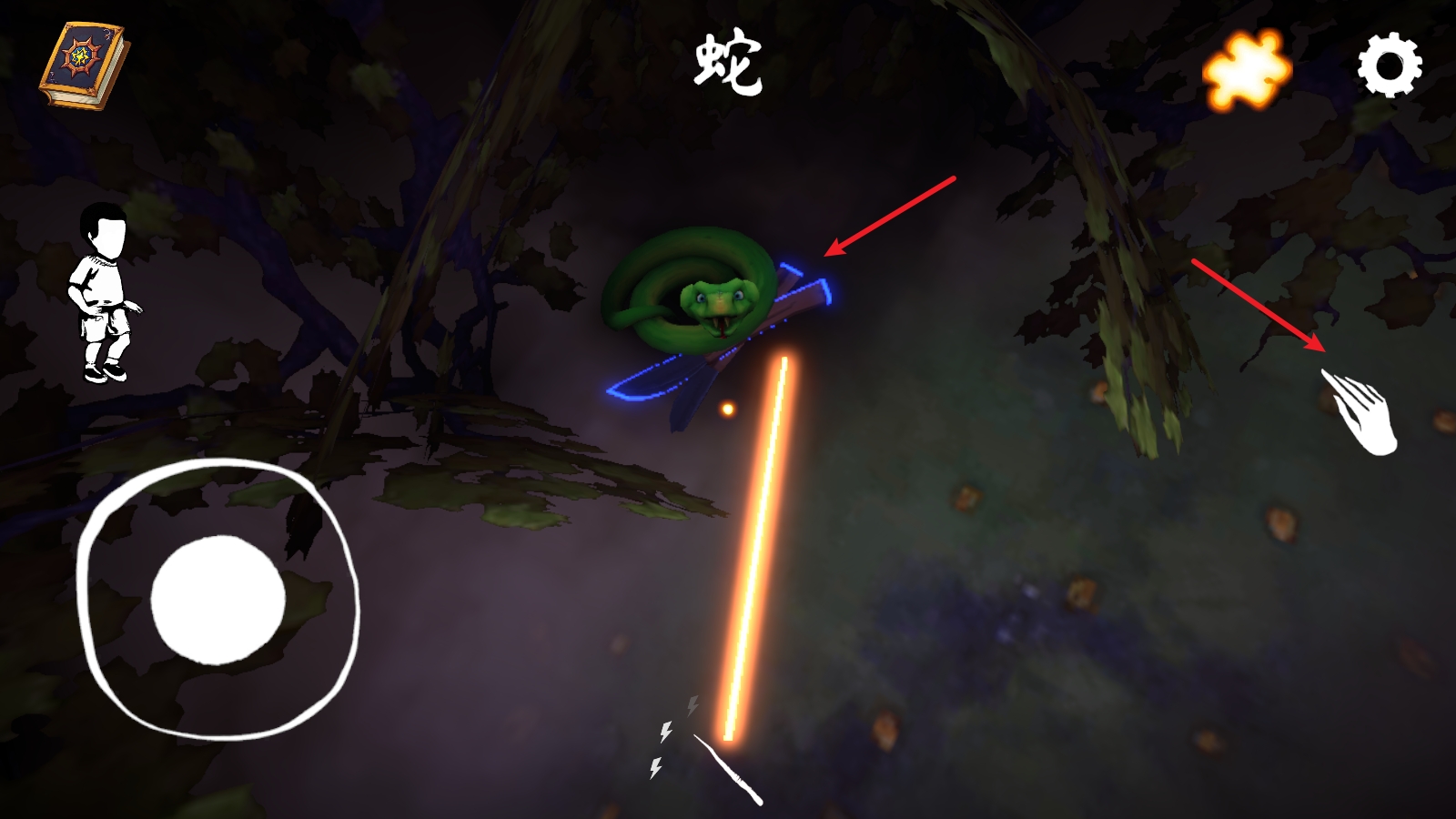Tap the white hand interact button
Screen dimensions: 1456x819
[1361, 411]
